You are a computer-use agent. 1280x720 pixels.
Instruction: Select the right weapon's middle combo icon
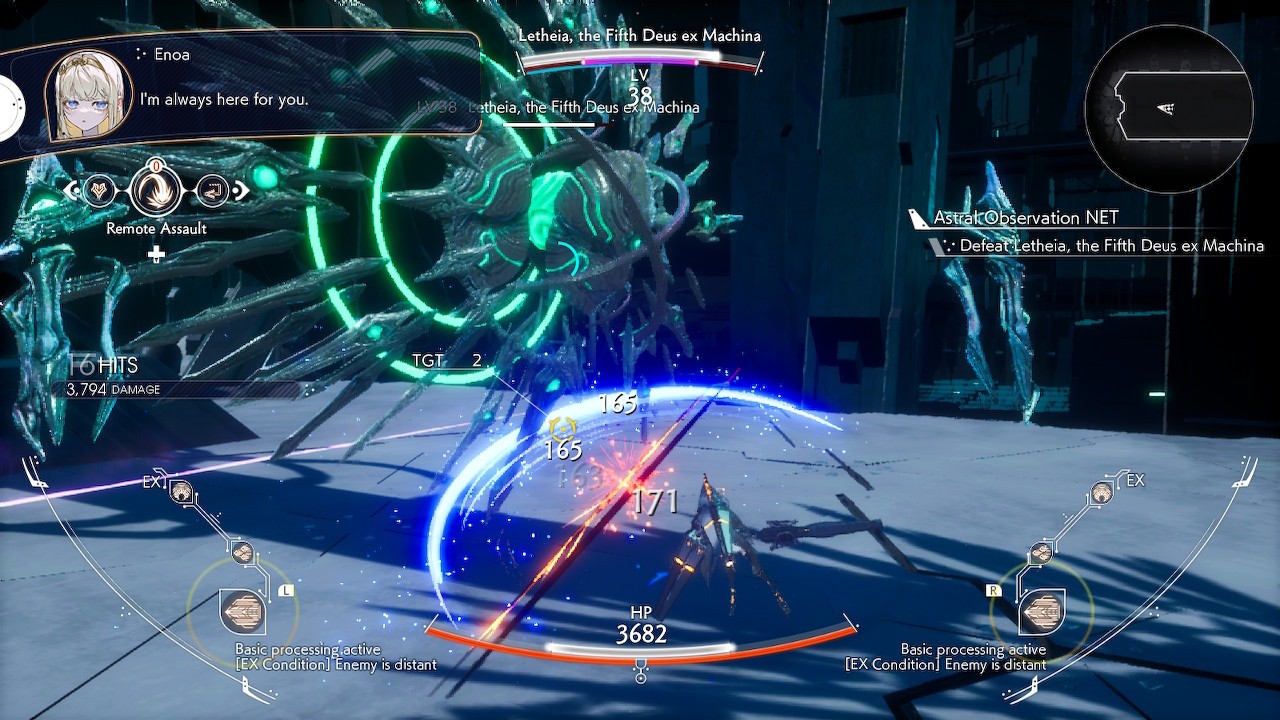click(x=1041, y=552)
